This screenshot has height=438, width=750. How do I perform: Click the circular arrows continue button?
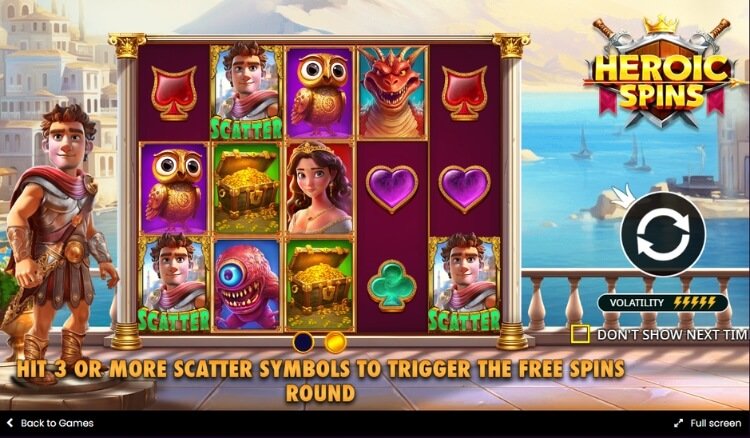(x=663, y=234)
